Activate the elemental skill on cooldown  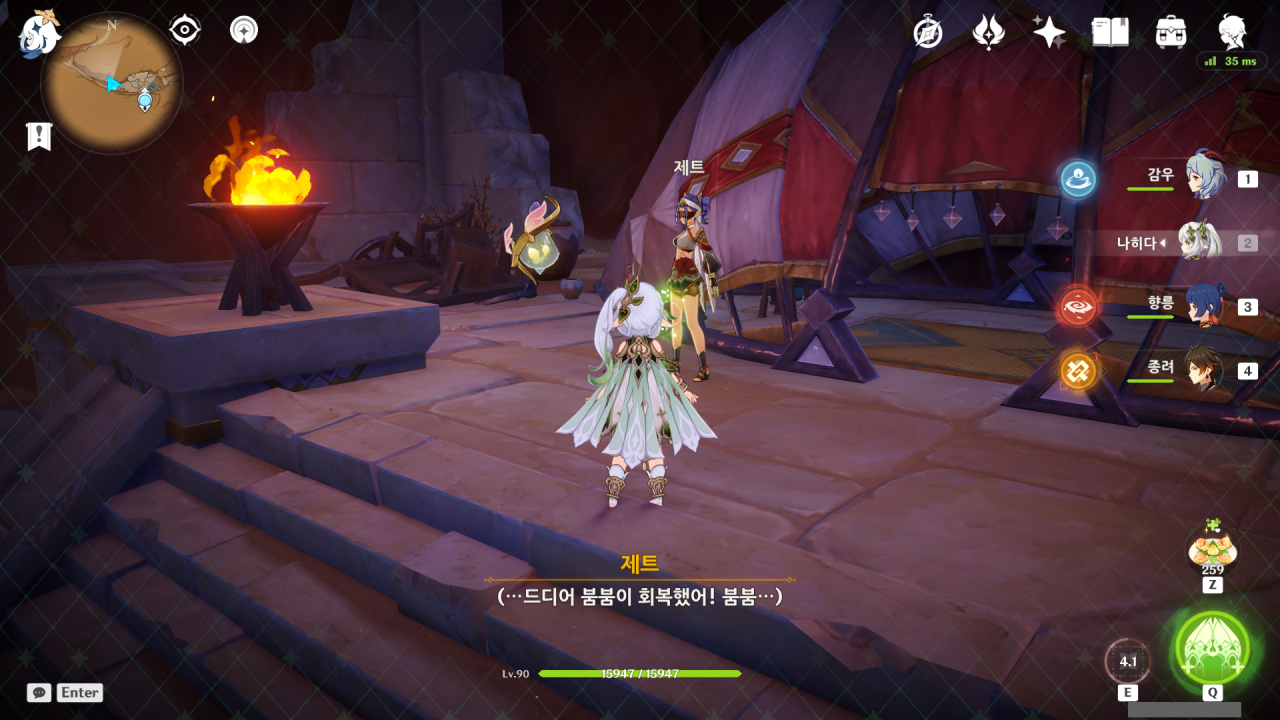pyautogui.click(x=1128, y=661)
